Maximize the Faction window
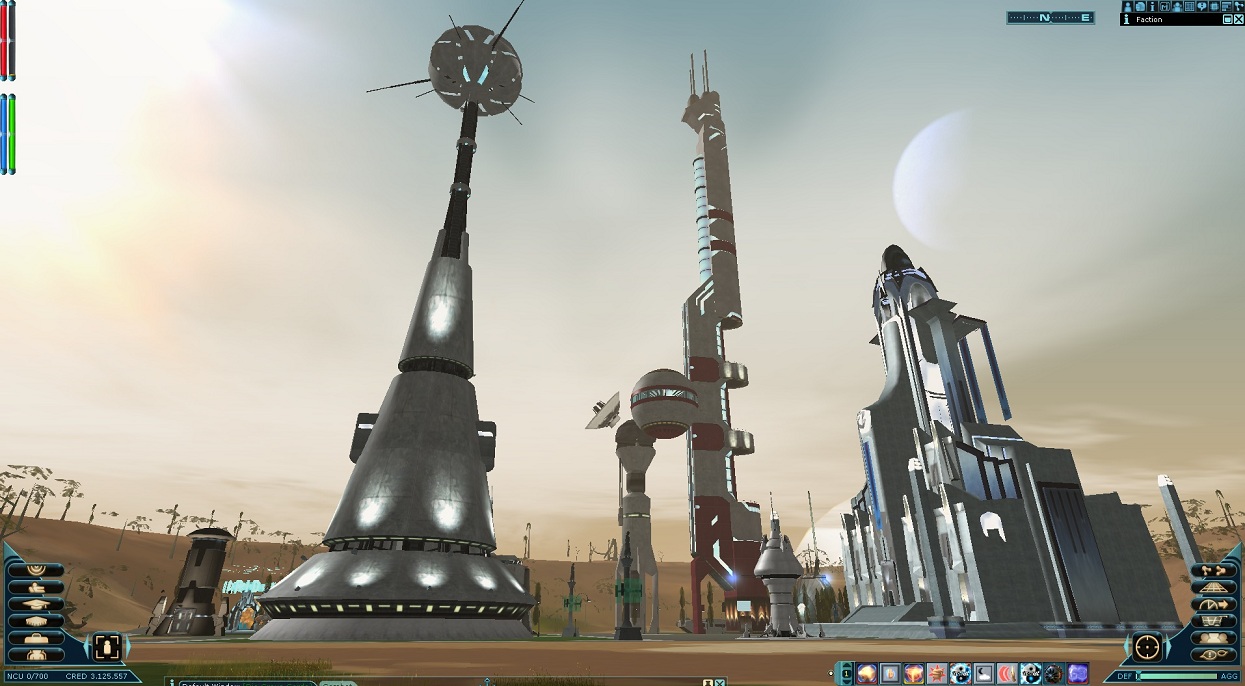 click(1228, 19)
